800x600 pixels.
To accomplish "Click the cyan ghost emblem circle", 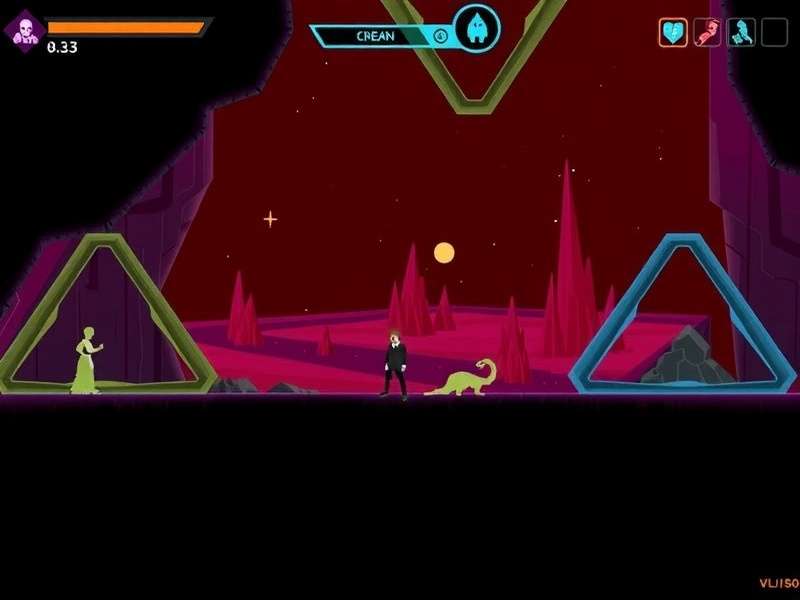I will [x=476, y=28].
